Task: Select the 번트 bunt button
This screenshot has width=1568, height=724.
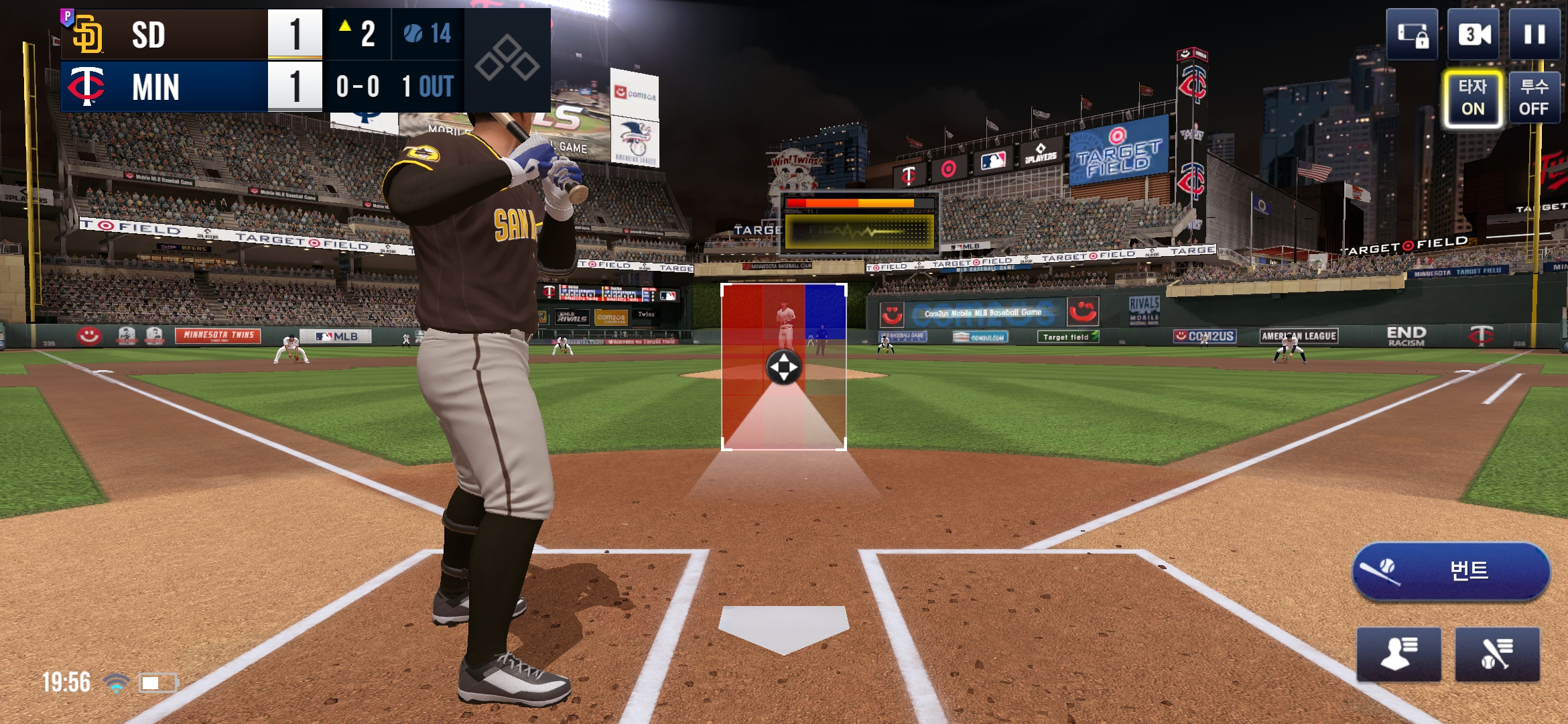Action: pyautogui.click(x=1451, y=571)
